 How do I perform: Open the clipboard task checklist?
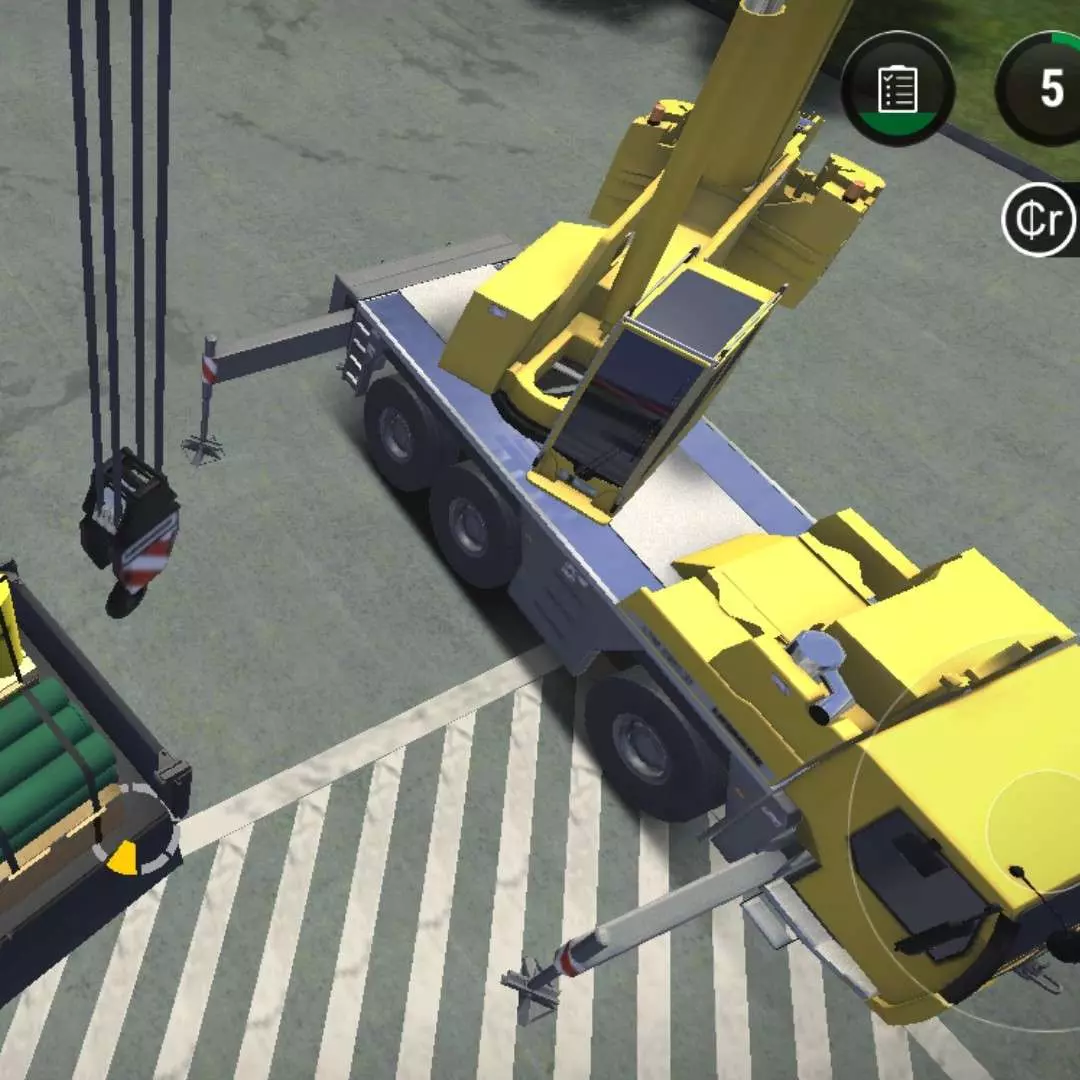[897, 89]
